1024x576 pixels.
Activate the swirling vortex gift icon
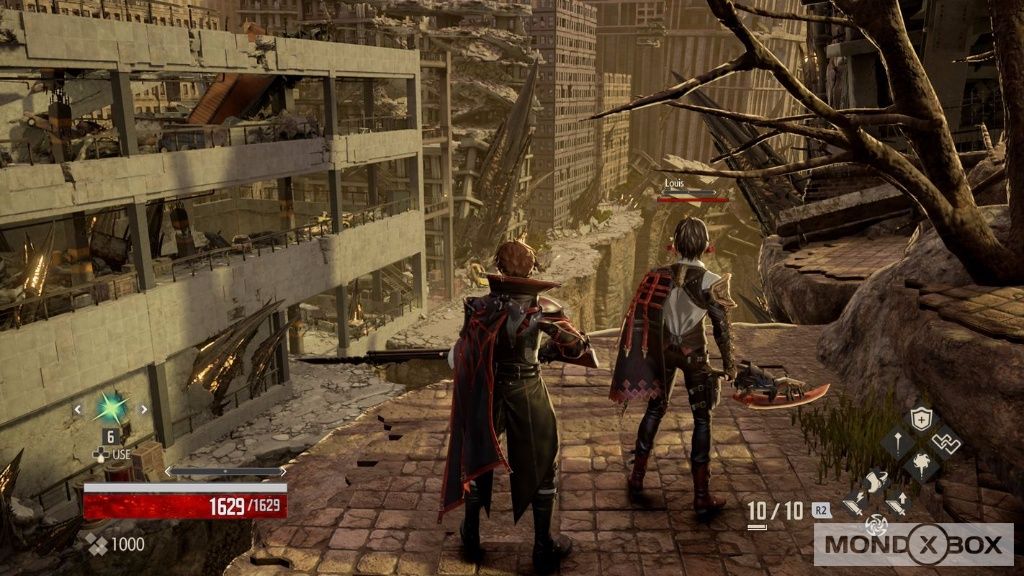876,524
